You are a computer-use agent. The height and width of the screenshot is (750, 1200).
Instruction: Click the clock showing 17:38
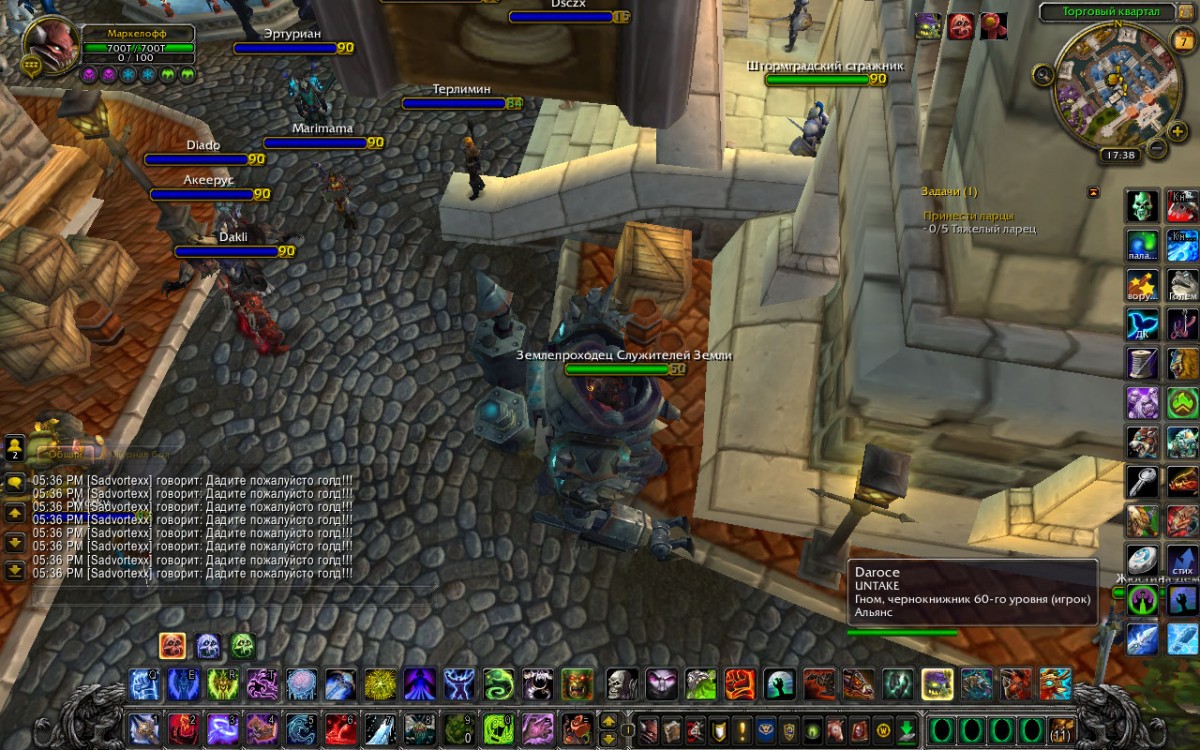point(1118,155)
